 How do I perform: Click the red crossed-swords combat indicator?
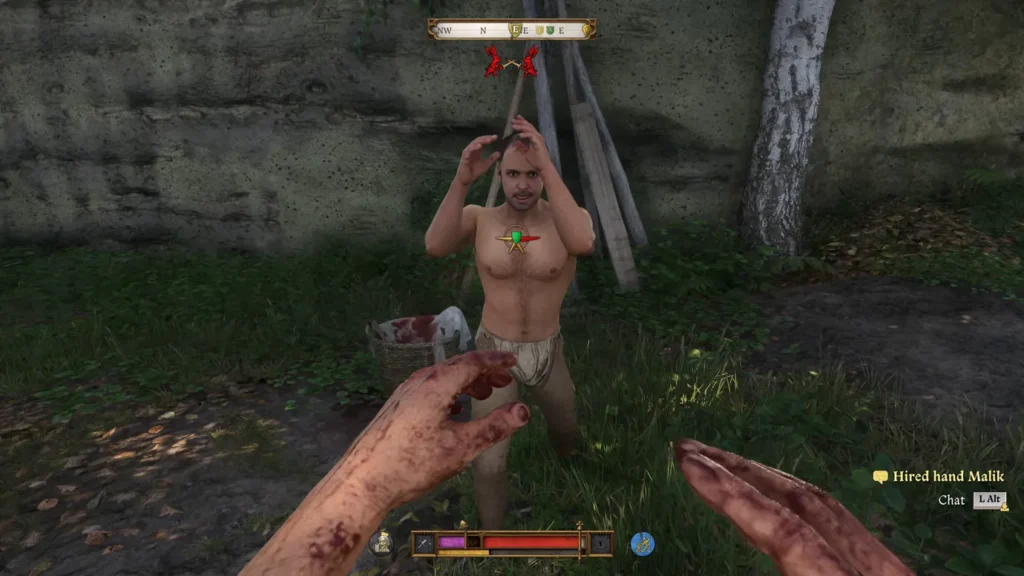[511, 62]
